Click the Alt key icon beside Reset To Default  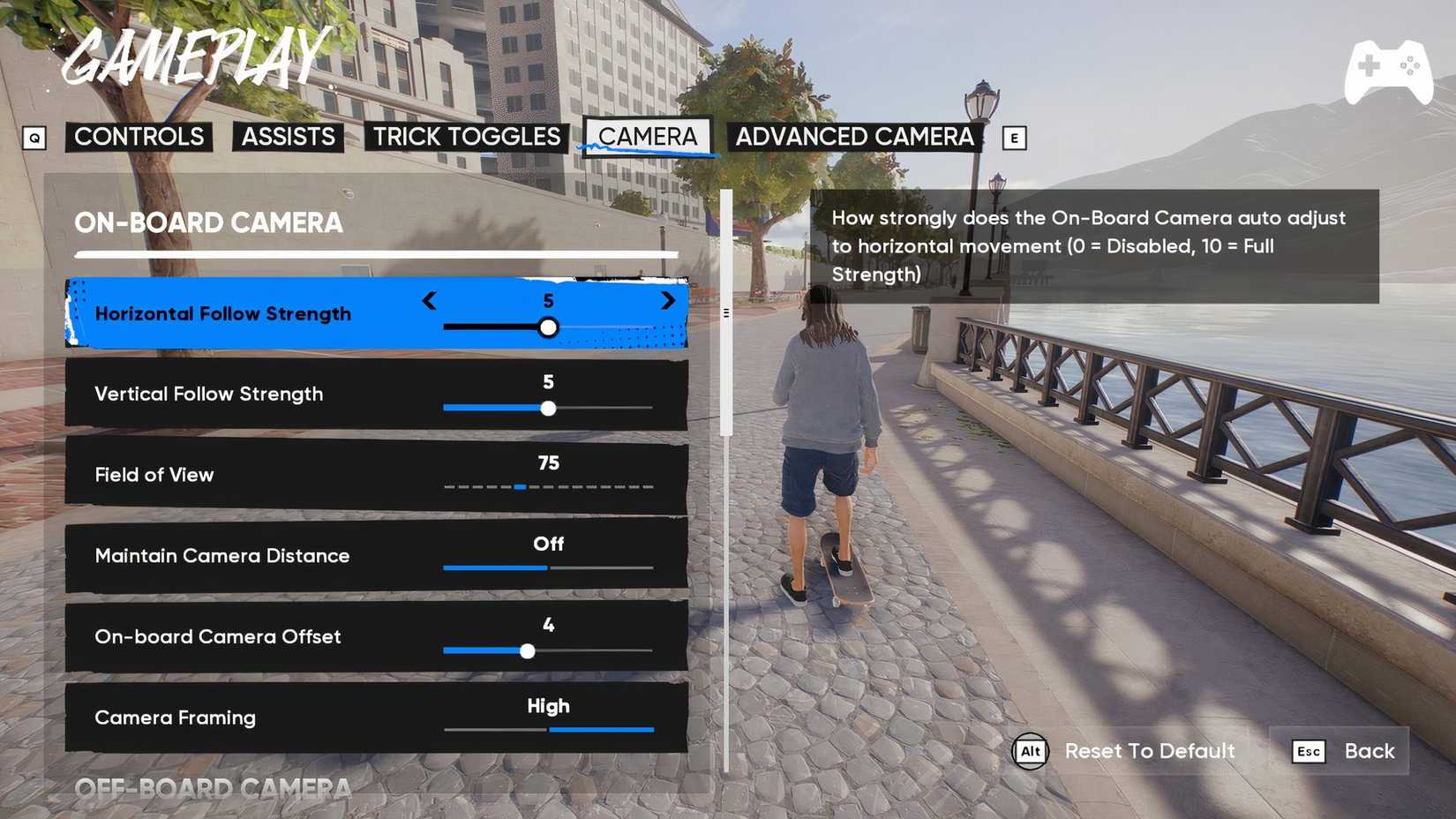pyautogui.click(x=1029, y=751)
